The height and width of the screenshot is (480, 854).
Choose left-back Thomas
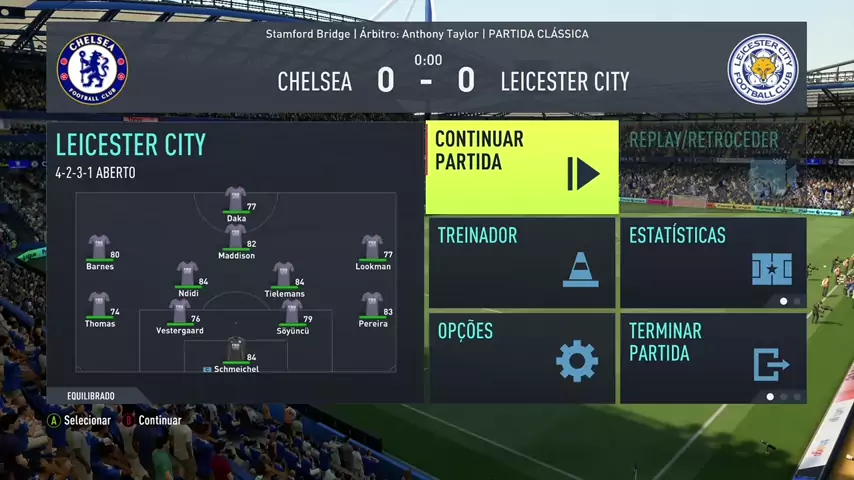pos(99,305)
